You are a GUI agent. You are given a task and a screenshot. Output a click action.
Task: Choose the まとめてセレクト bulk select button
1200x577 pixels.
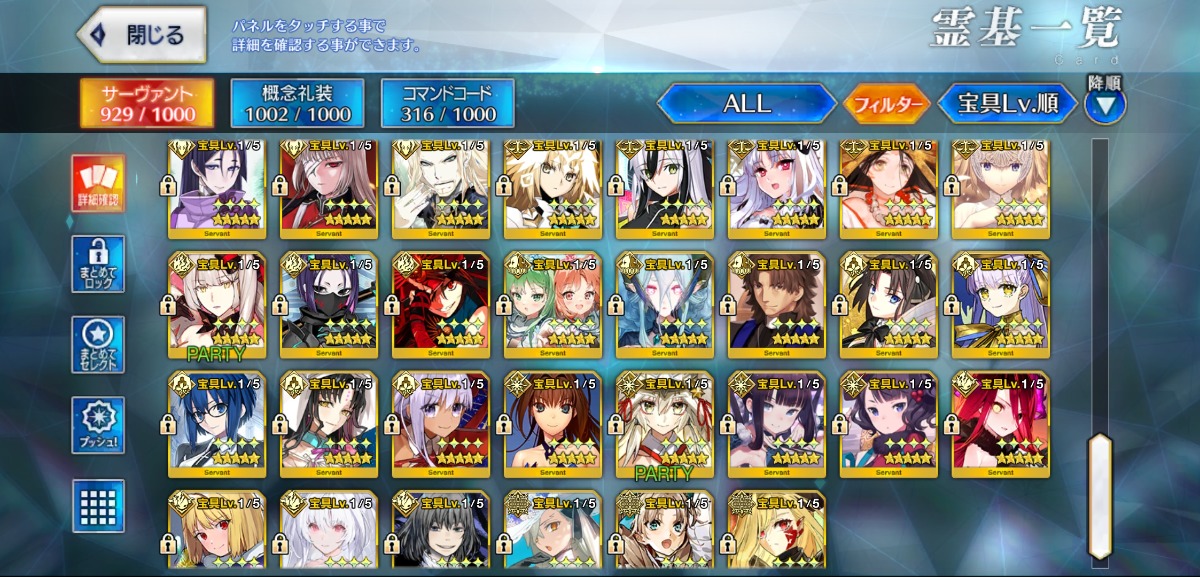[98, 346]
